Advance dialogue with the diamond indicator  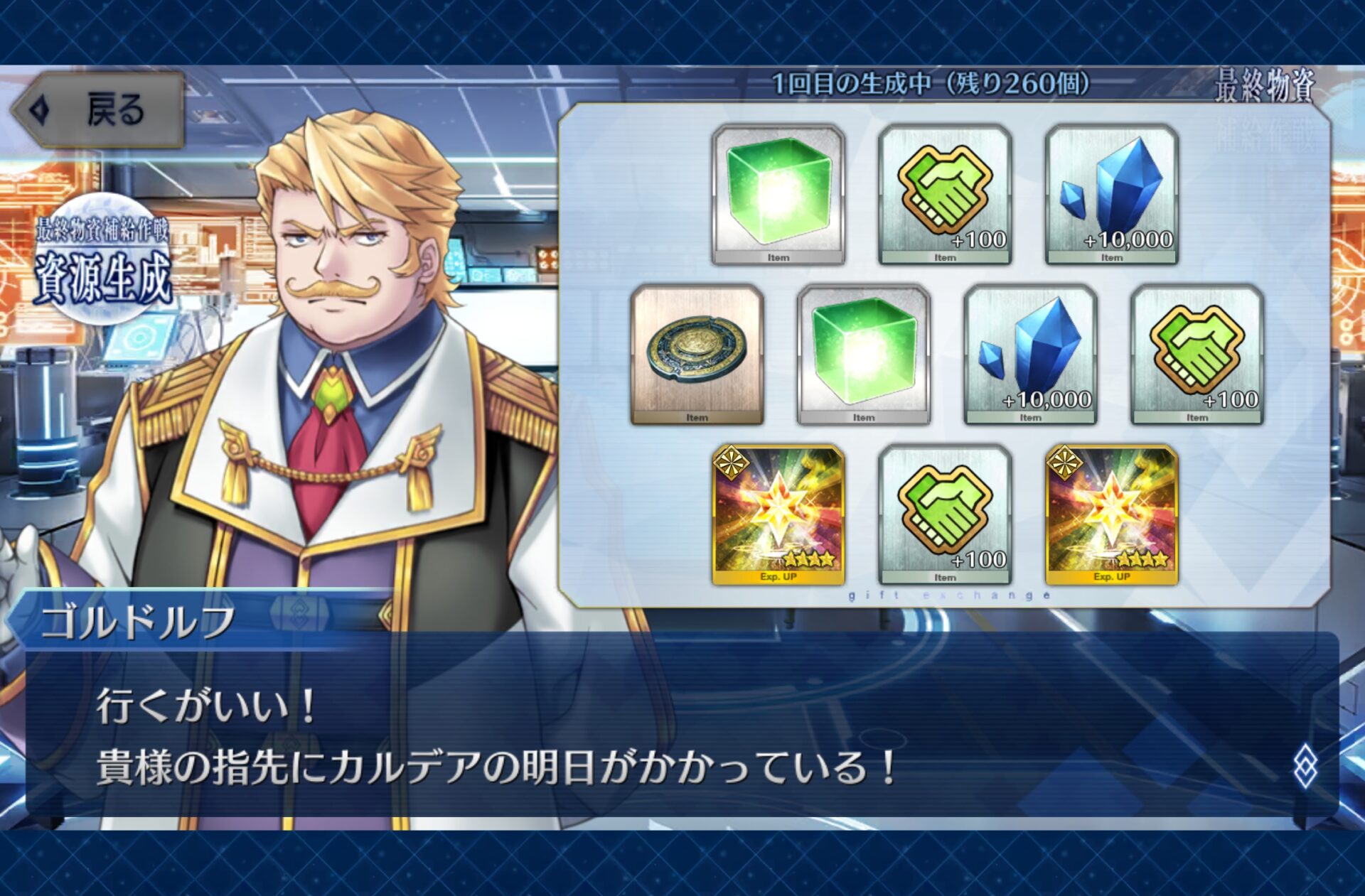(x=1305, y=767)
